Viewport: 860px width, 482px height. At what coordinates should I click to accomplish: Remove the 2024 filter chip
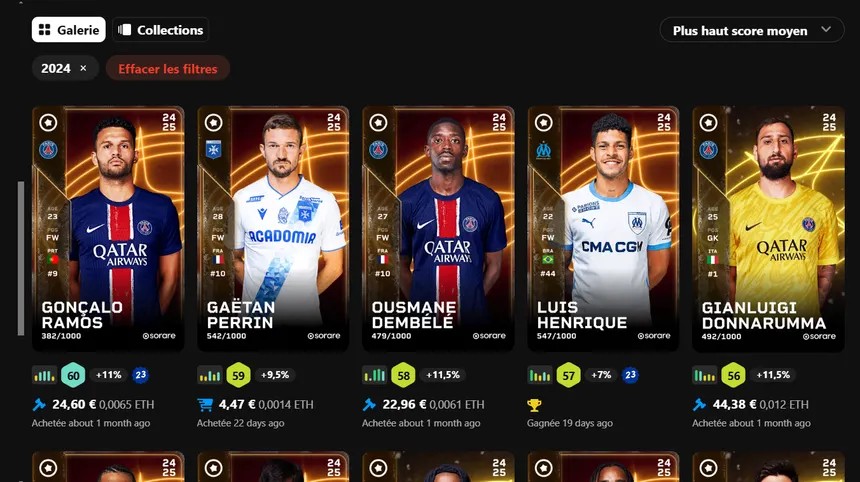83,69
